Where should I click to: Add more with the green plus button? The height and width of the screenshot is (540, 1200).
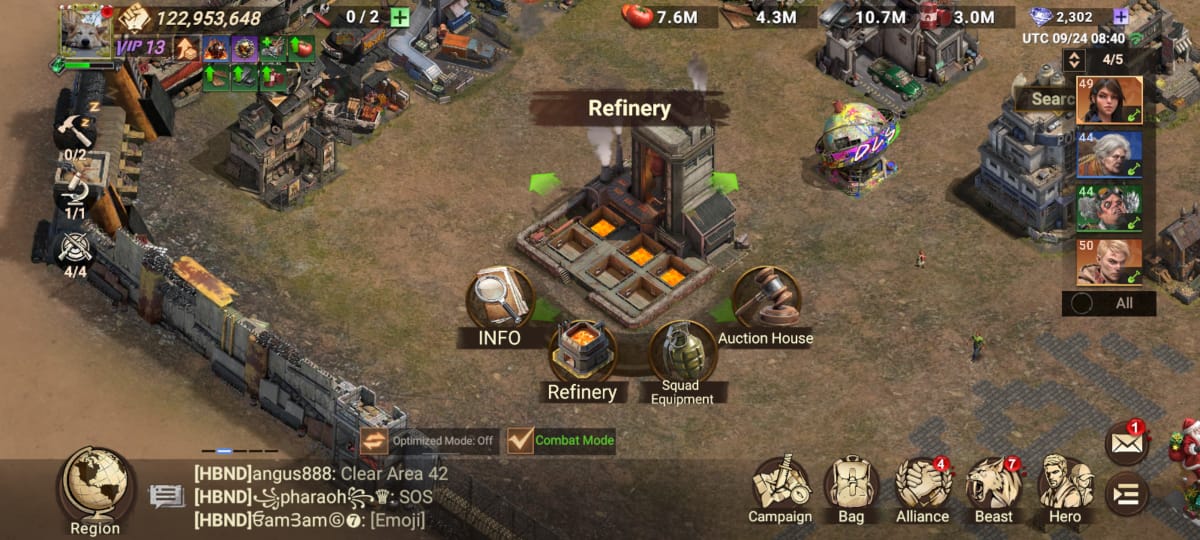(400, 17)
